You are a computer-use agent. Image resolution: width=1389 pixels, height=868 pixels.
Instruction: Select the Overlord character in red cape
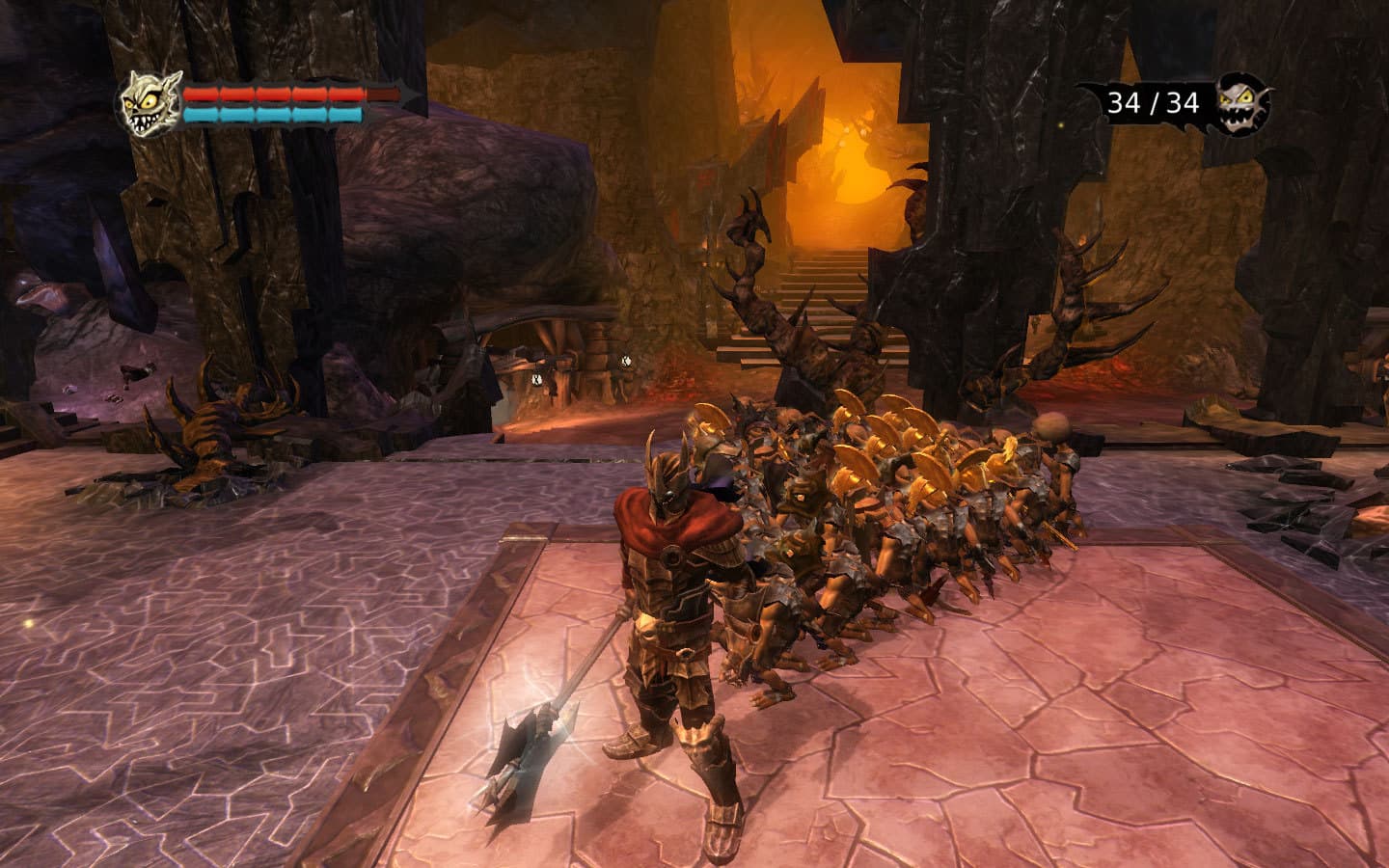pos(675,598)
